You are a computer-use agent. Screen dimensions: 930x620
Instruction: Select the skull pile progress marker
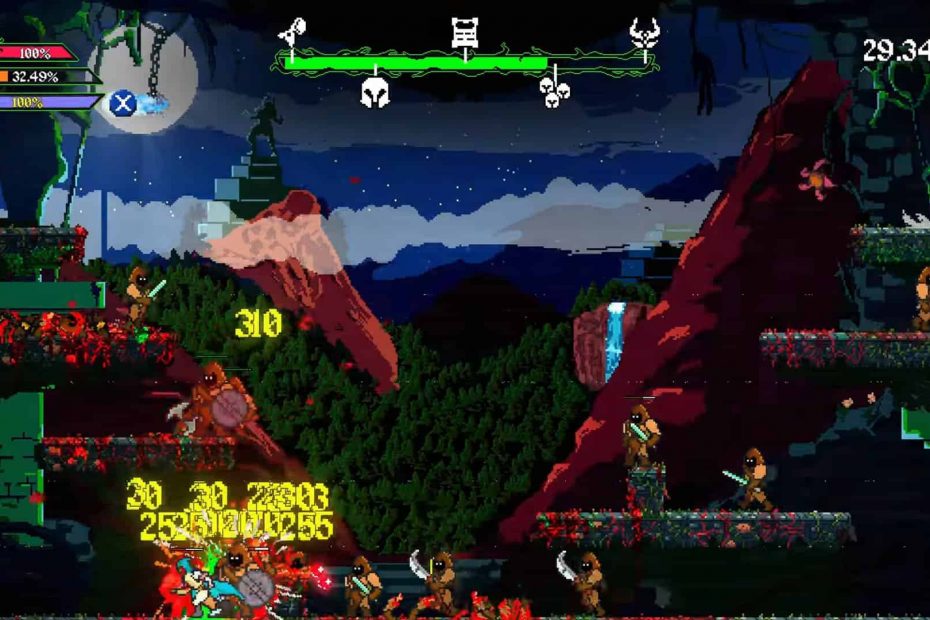tap(554, 91)
